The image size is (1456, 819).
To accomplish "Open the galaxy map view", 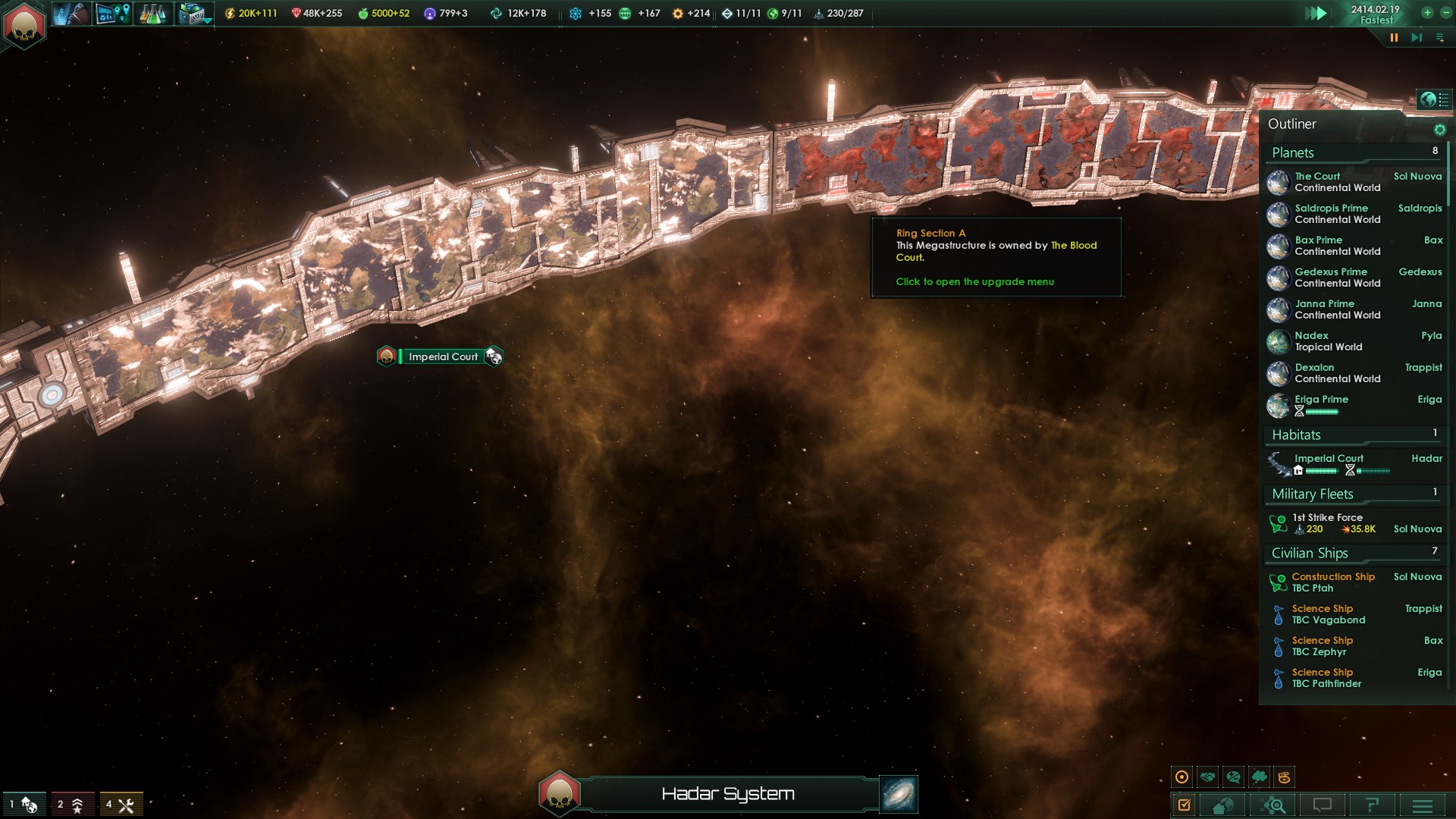I will pyautogui.click(x=899, y=794).
